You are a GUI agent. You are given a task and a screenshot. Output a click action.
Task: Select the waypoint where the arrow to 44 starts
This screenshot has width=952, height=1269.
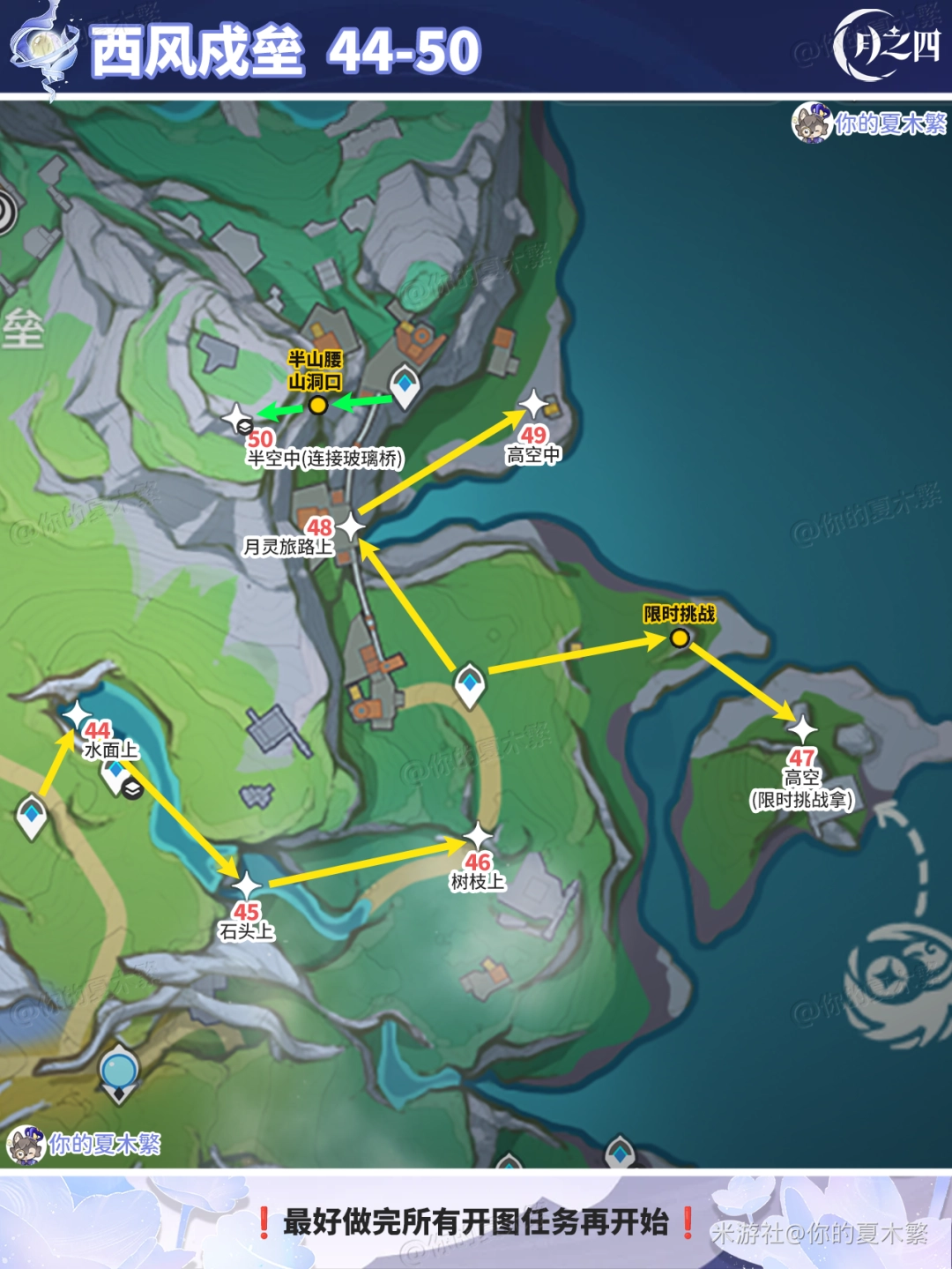click(32, 815)
